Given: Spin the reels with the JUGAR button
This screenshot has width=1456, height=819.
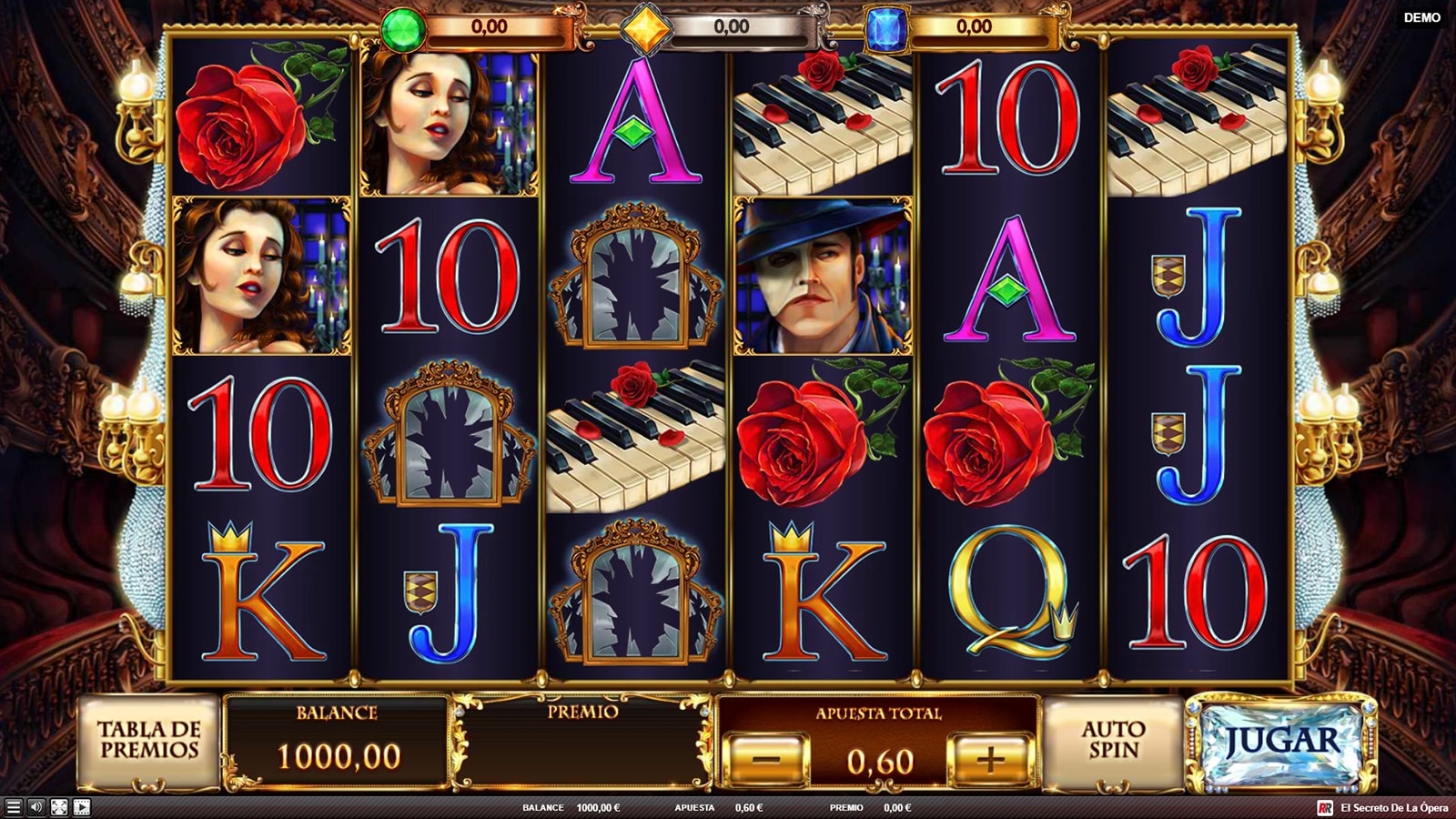Looking at the screenshot, I should click(1281, 743).
